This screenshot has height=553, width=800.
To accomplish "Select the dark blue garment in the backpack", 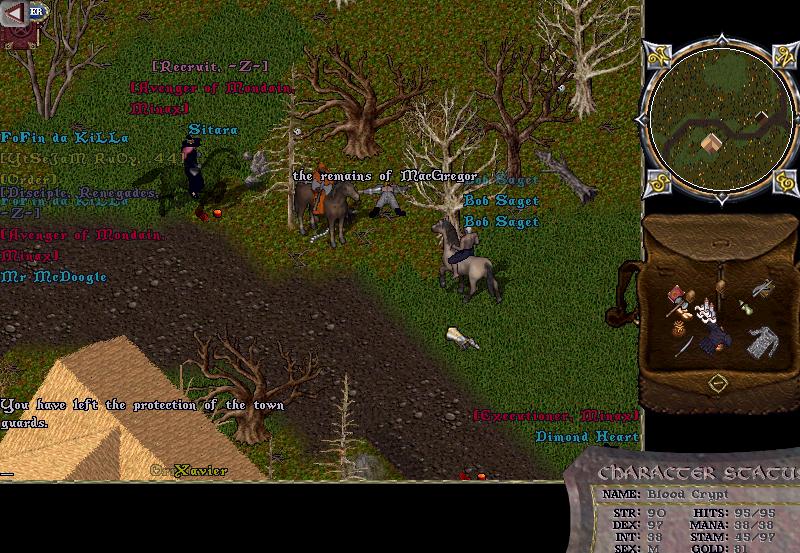I will pyautogui.click(x=717, y=339).
